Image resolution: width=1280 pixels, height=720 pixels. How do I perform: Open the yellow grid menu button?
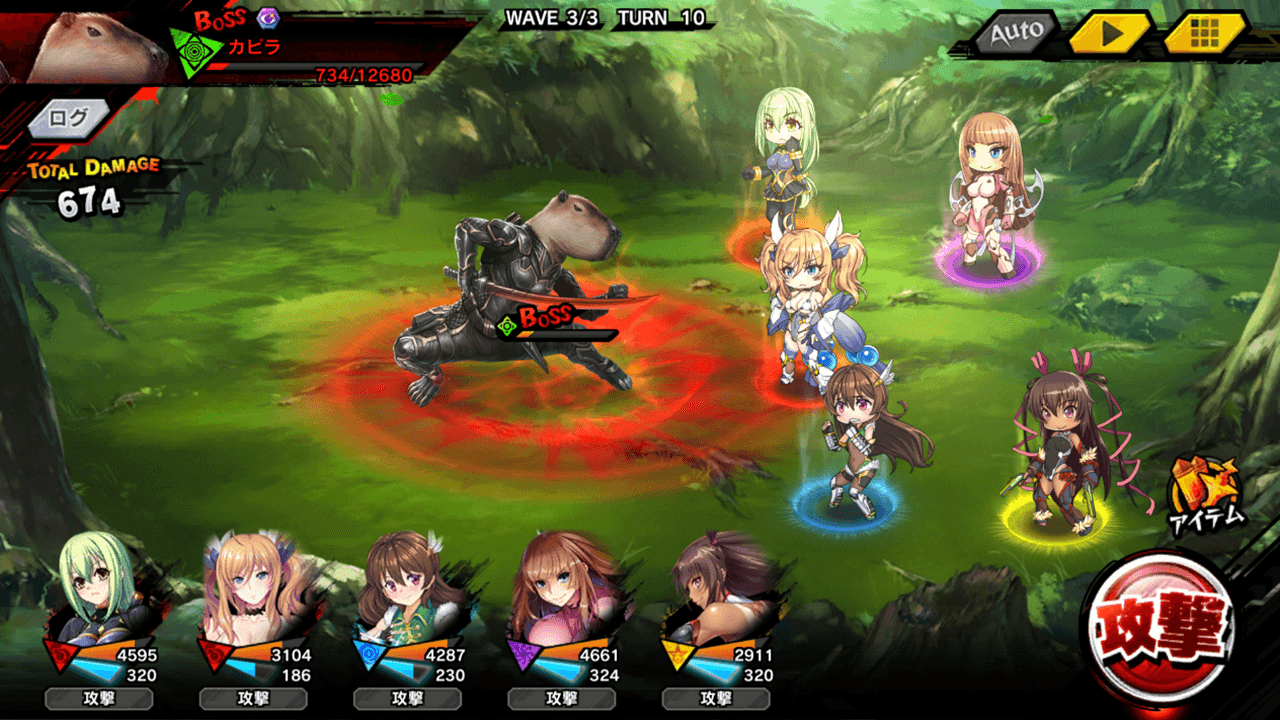1204,32
